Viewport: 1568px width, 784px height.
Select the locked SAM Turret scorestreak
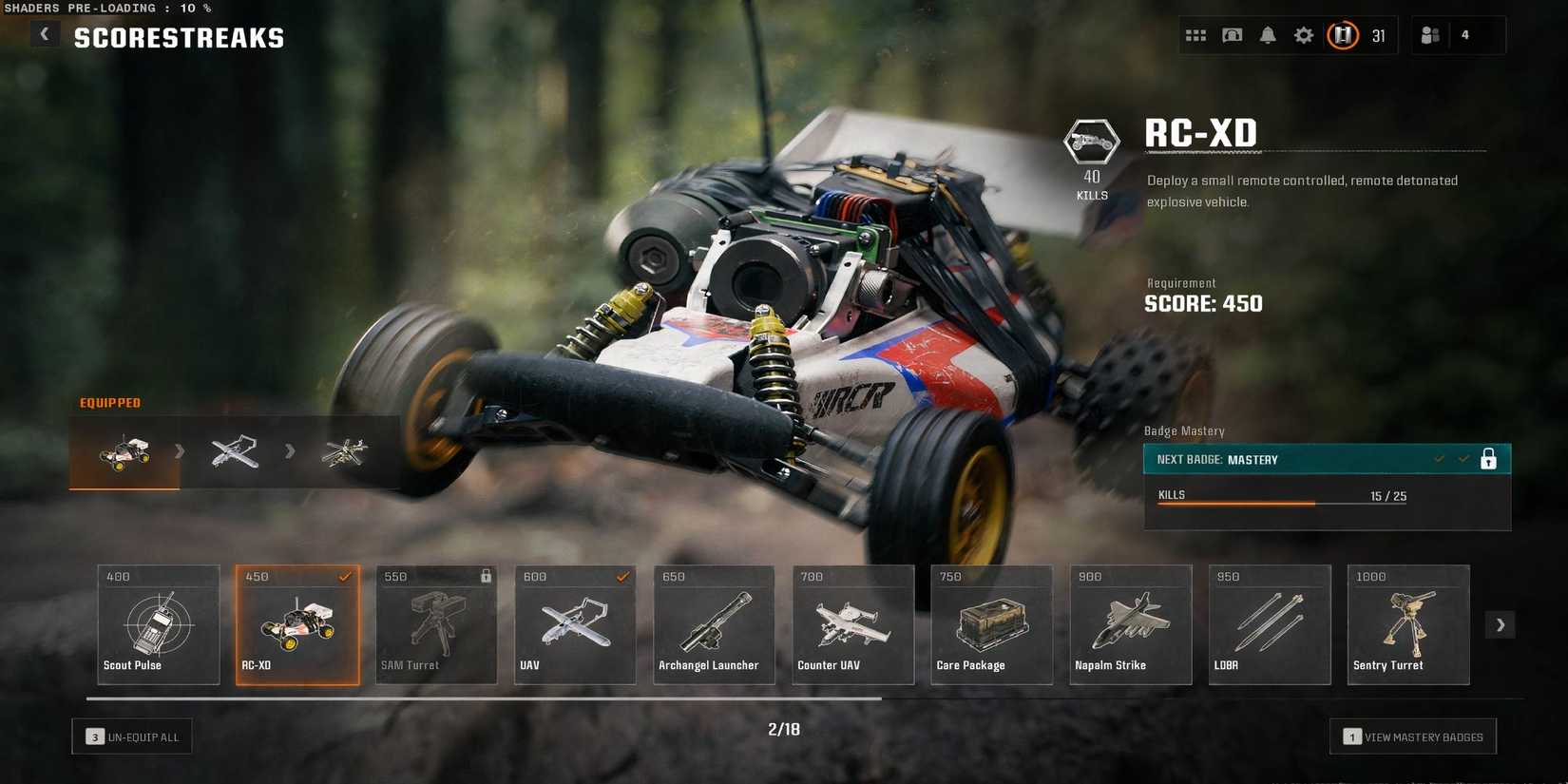[x=436, y=624]
